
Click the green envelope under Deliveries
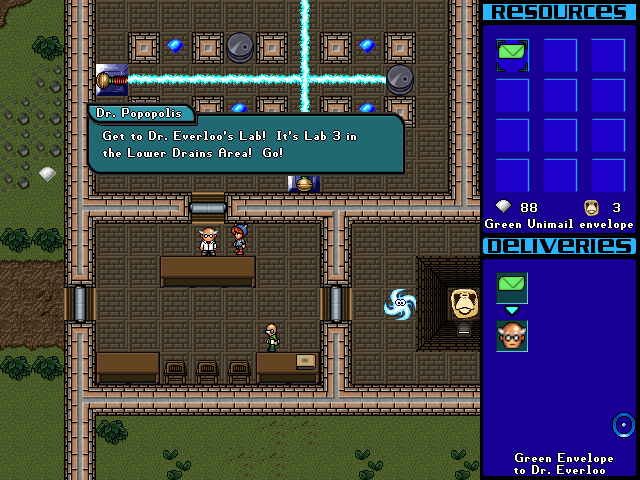click(x=512, y=288)
